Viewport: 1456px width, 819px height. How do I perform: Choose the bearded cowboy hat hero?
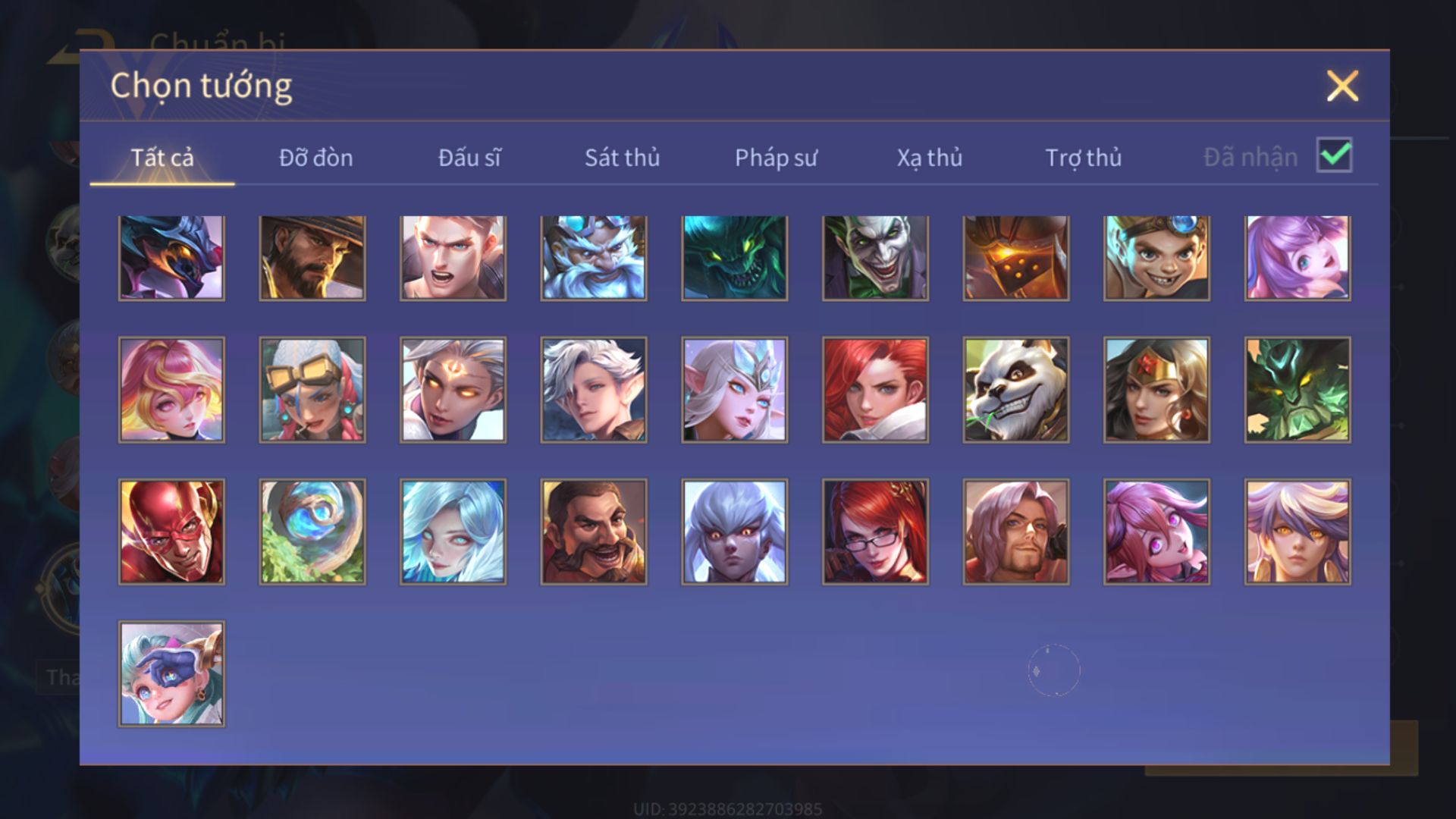tap(312, 258)
